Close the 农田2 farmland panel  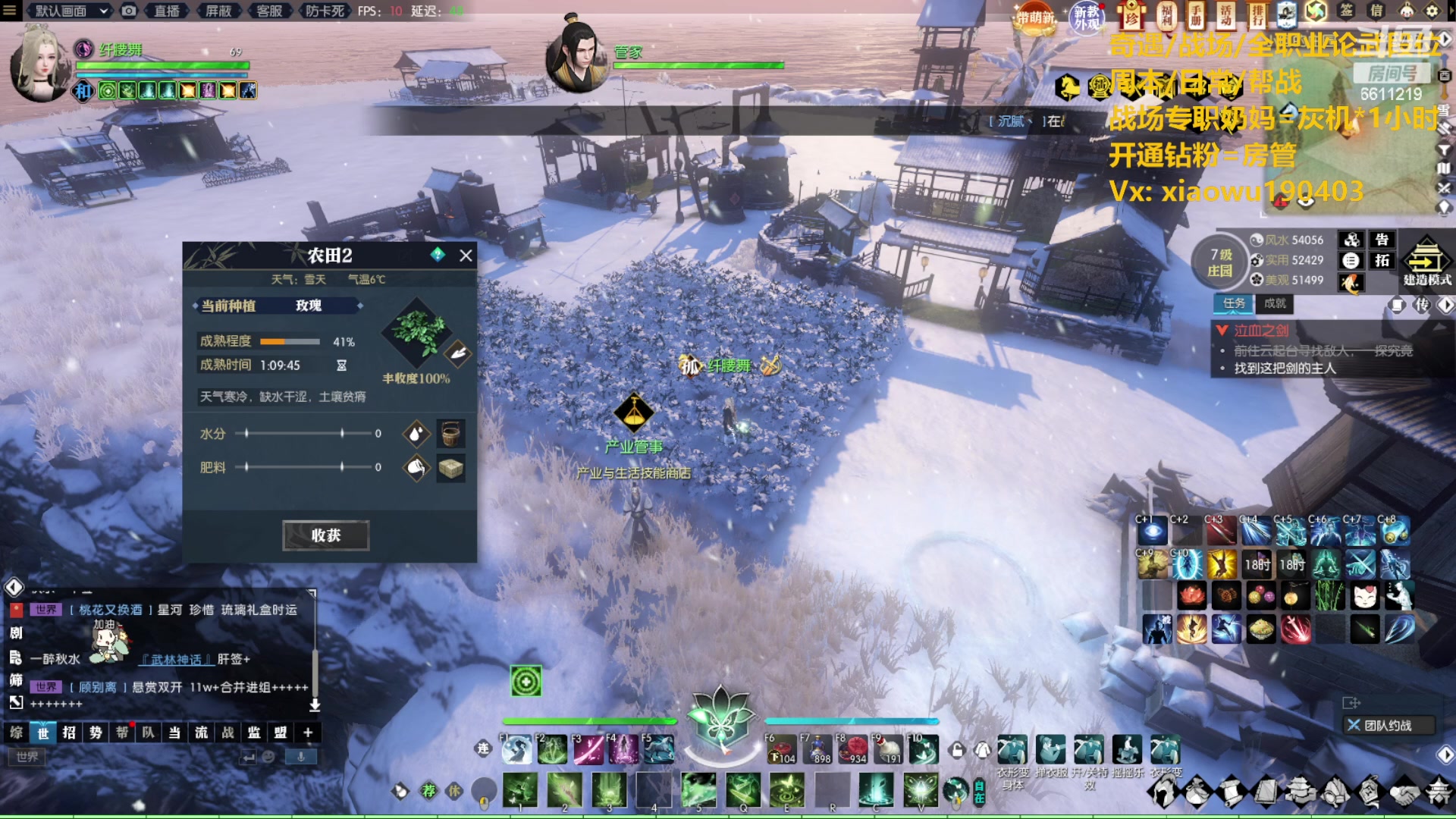click(466, 256)
